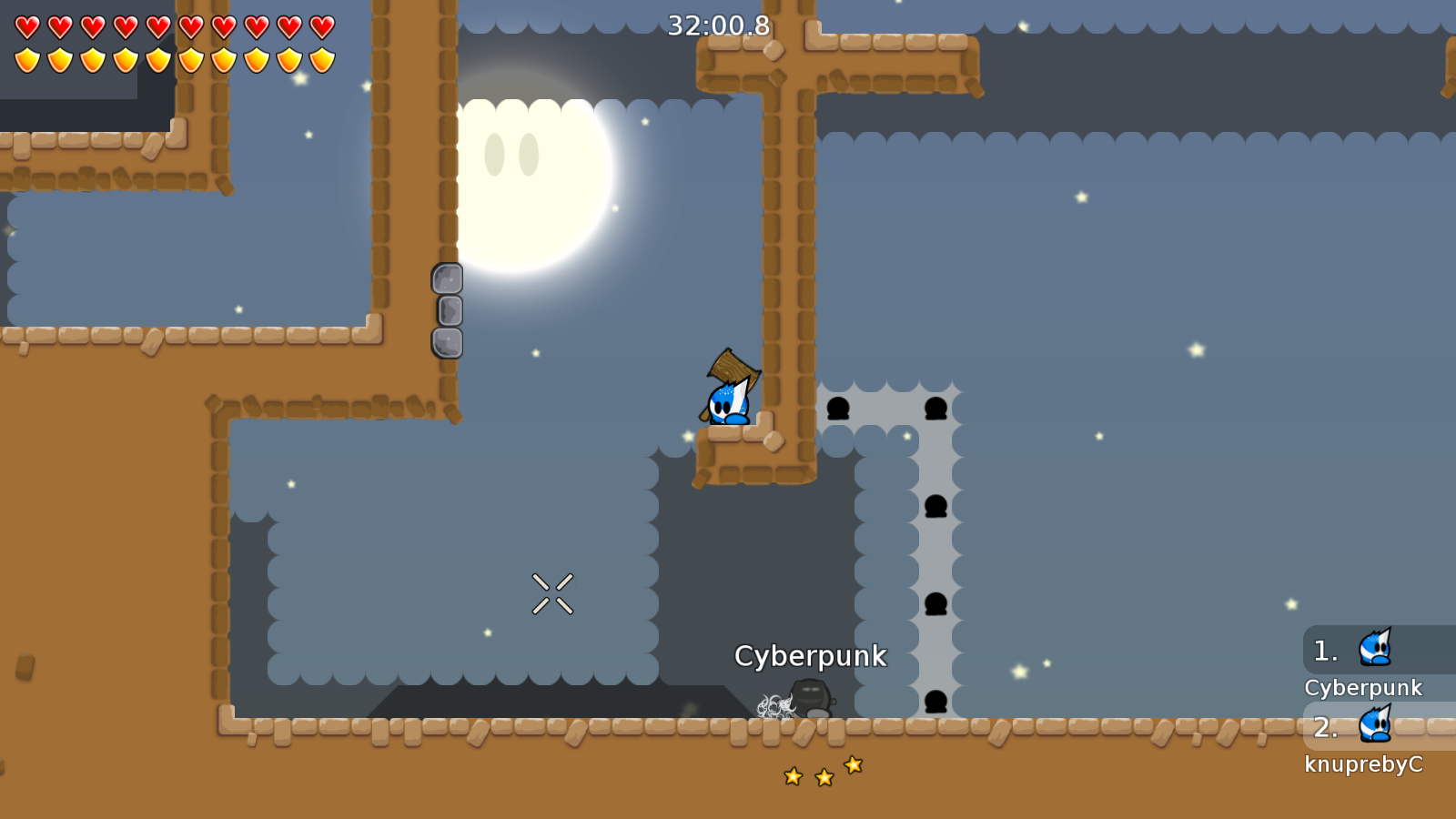Select the leftmost golden shield icon
Screen dimensions: 1456x819
point(26,59)
